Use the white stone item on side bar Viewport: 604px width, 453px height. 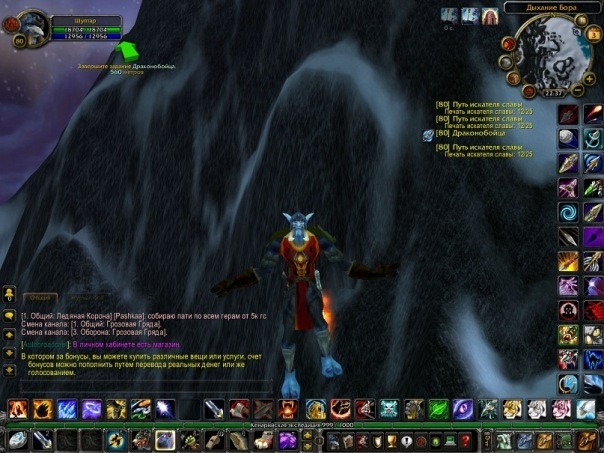point(568,138)
